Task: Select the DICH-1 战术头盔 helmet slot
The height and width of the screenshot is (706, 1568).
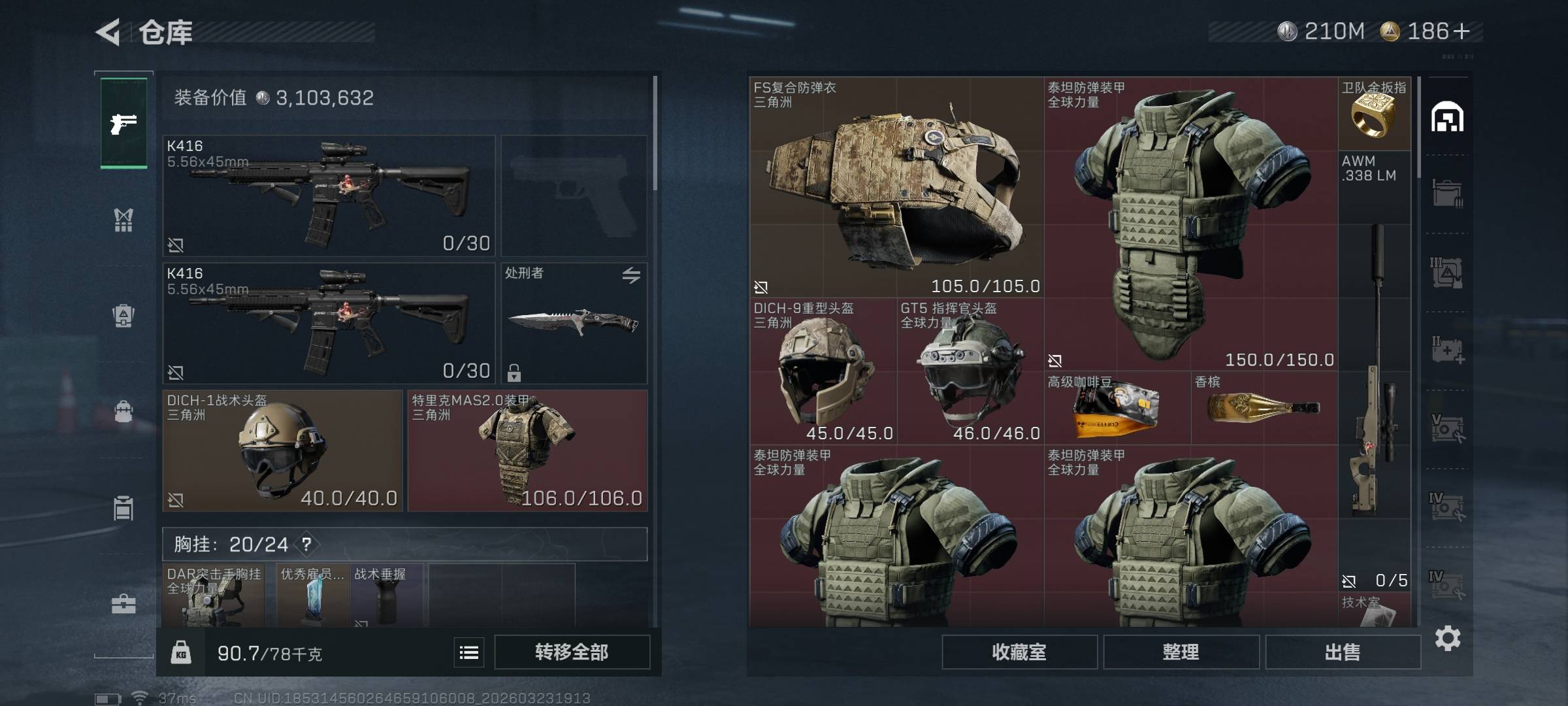Action: point(282,451)
